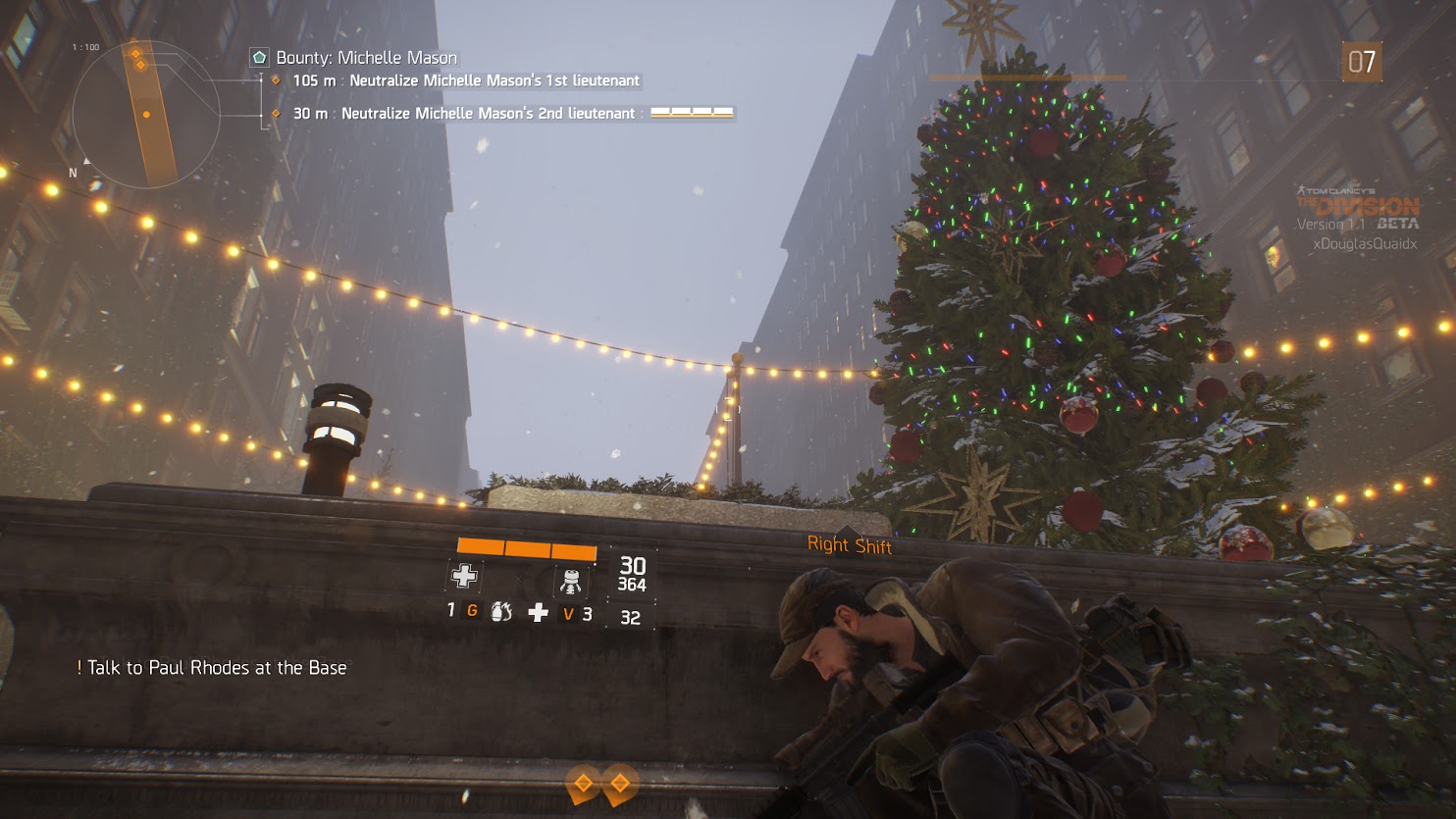Activate the turret skill icon
1456x819 pixels.
pos(570,581)
